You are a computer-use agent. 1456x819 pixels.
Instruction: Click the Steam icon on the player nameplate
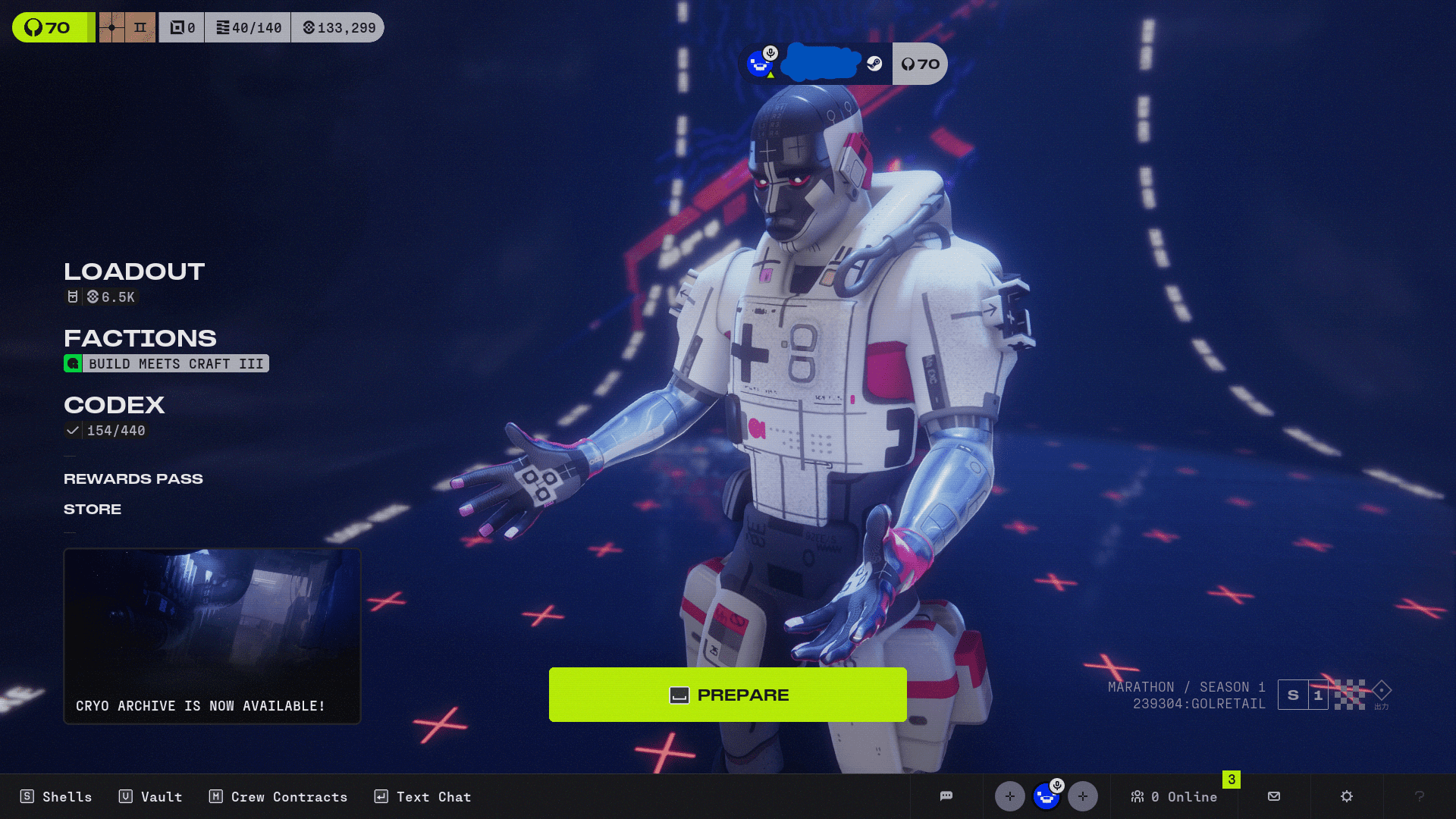pyautogui.click(x=876, y=64)
